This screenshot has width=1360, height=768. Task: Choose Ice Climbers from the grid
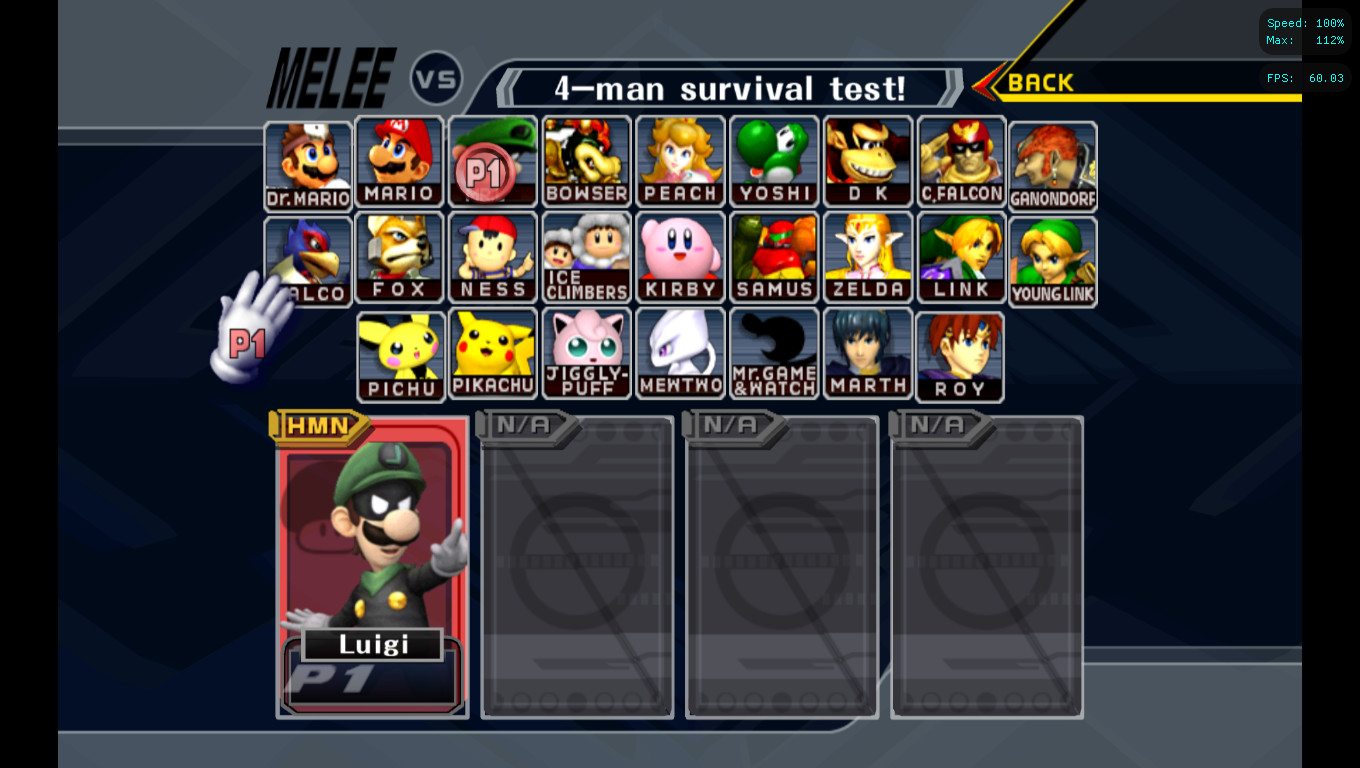point(586,256)
